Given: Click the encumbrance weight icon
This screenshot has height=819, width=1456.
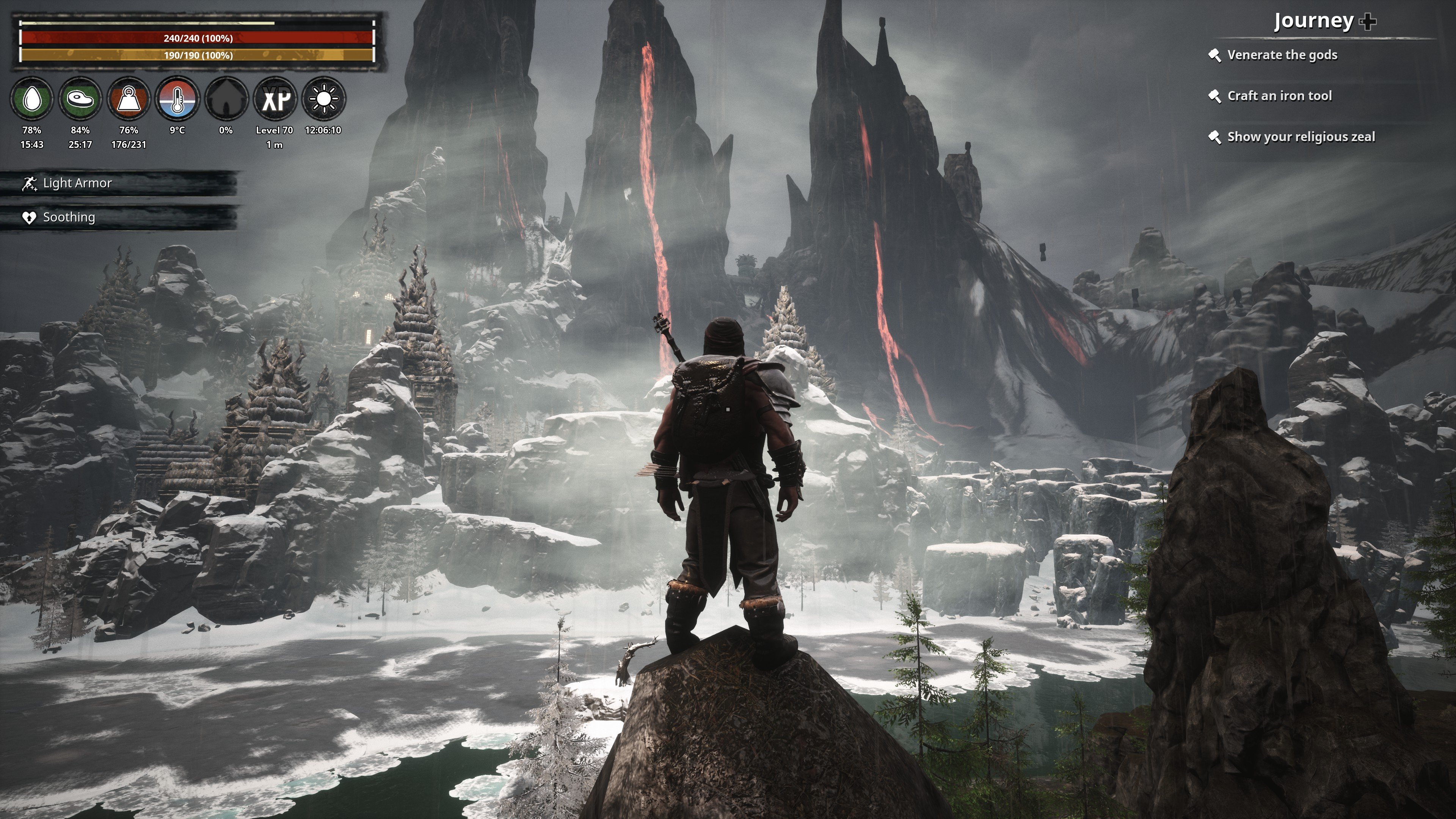Looking at the screenshot, I should [129, 99].
